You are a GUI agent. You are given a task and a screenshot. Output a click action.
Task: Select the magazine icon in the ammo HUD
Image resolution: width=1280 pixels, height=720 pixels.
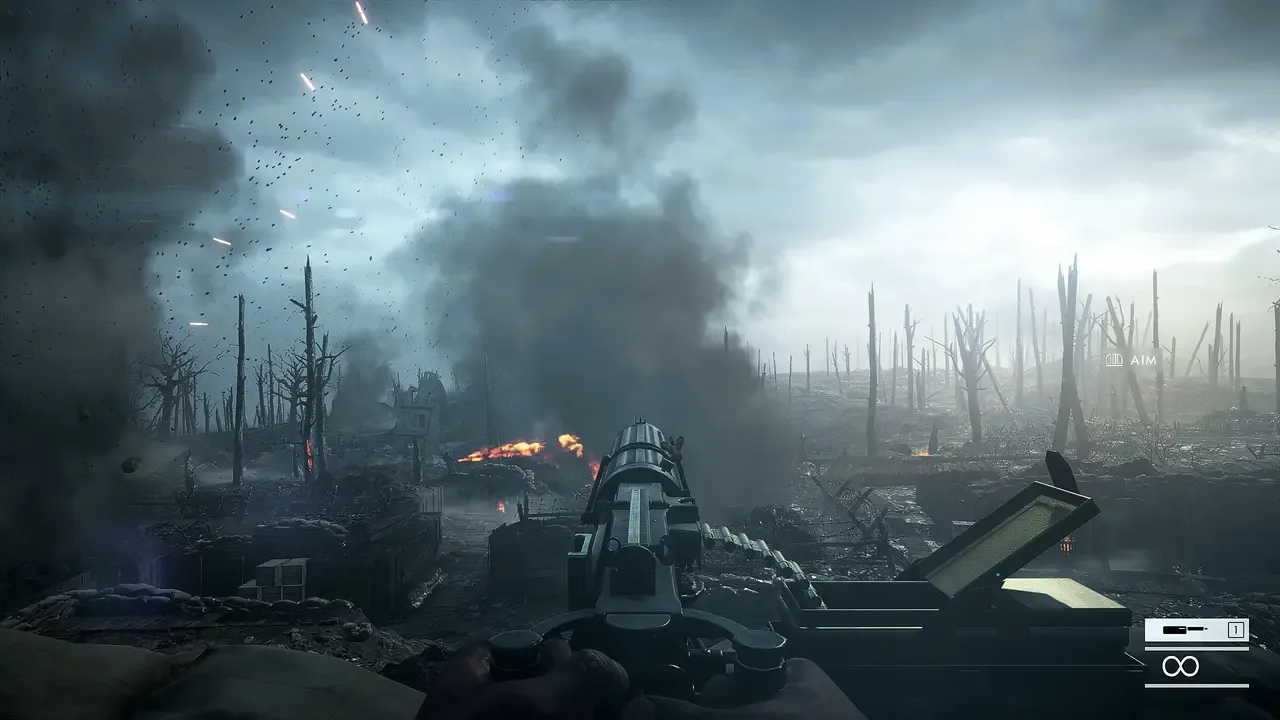click(x=1175, y=629)
